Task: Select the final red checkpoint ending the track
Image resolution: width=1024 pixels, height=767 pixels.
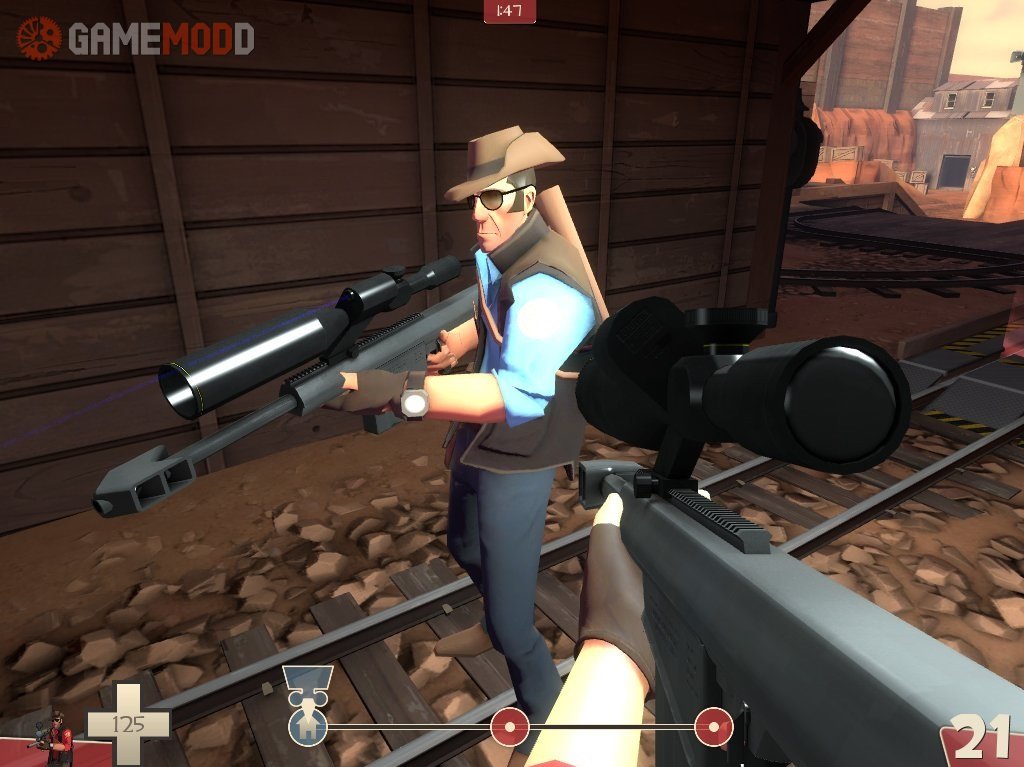Action: (713, 725)
